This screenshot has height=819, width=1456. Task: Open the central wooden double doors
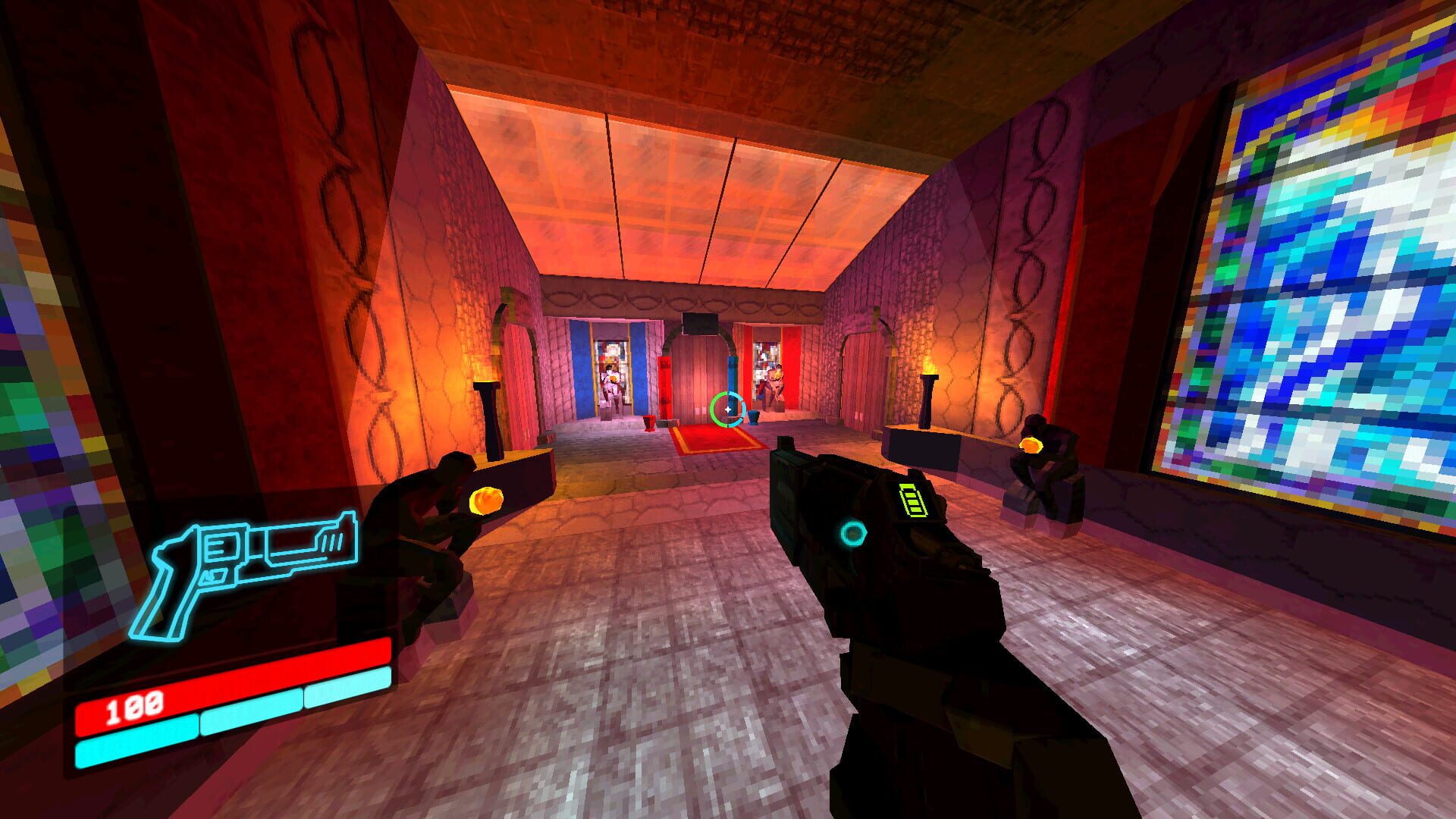(701, 372)
